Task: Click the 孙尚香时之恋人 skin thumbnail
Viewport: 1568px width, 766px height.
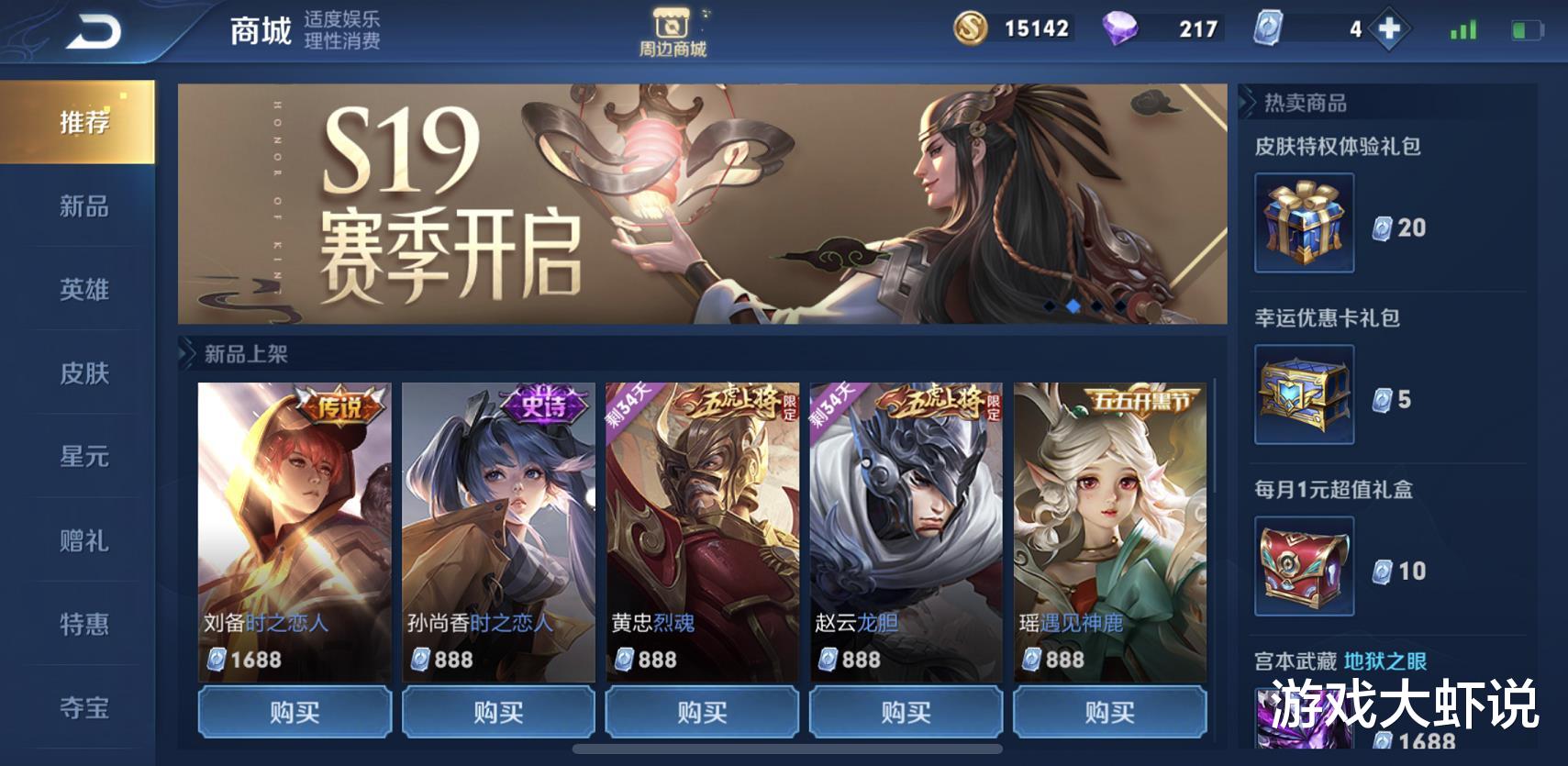Action: coord(500,509)
